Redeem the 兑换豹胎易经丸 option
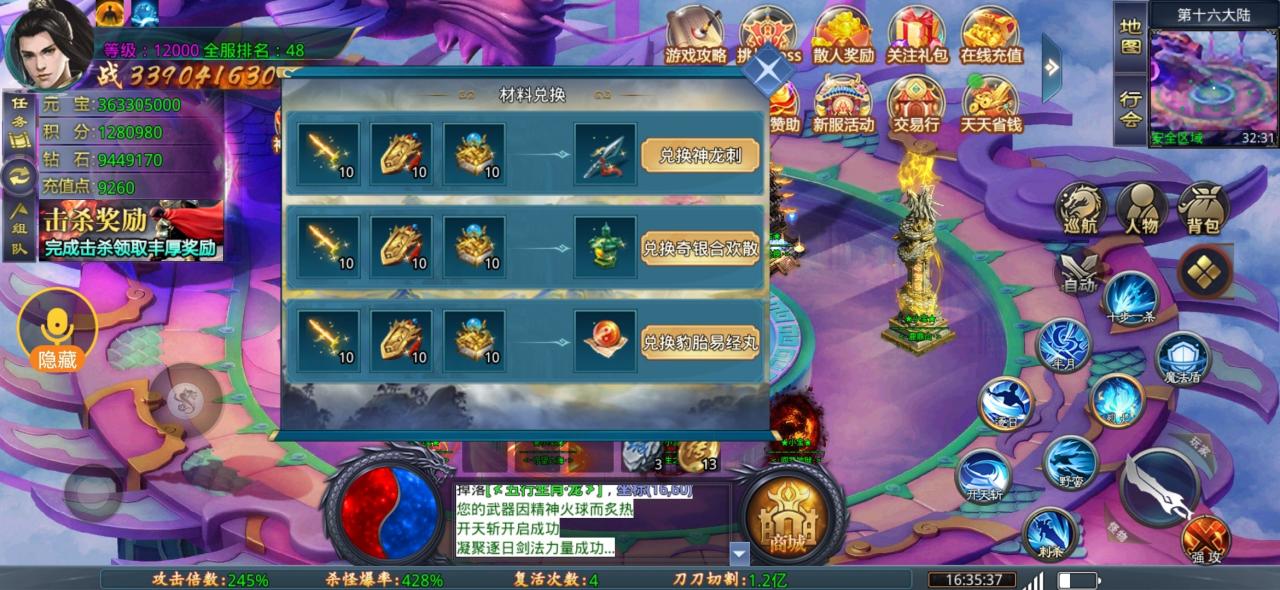Screen dimensions: 1280x590 tap(700, 341)
